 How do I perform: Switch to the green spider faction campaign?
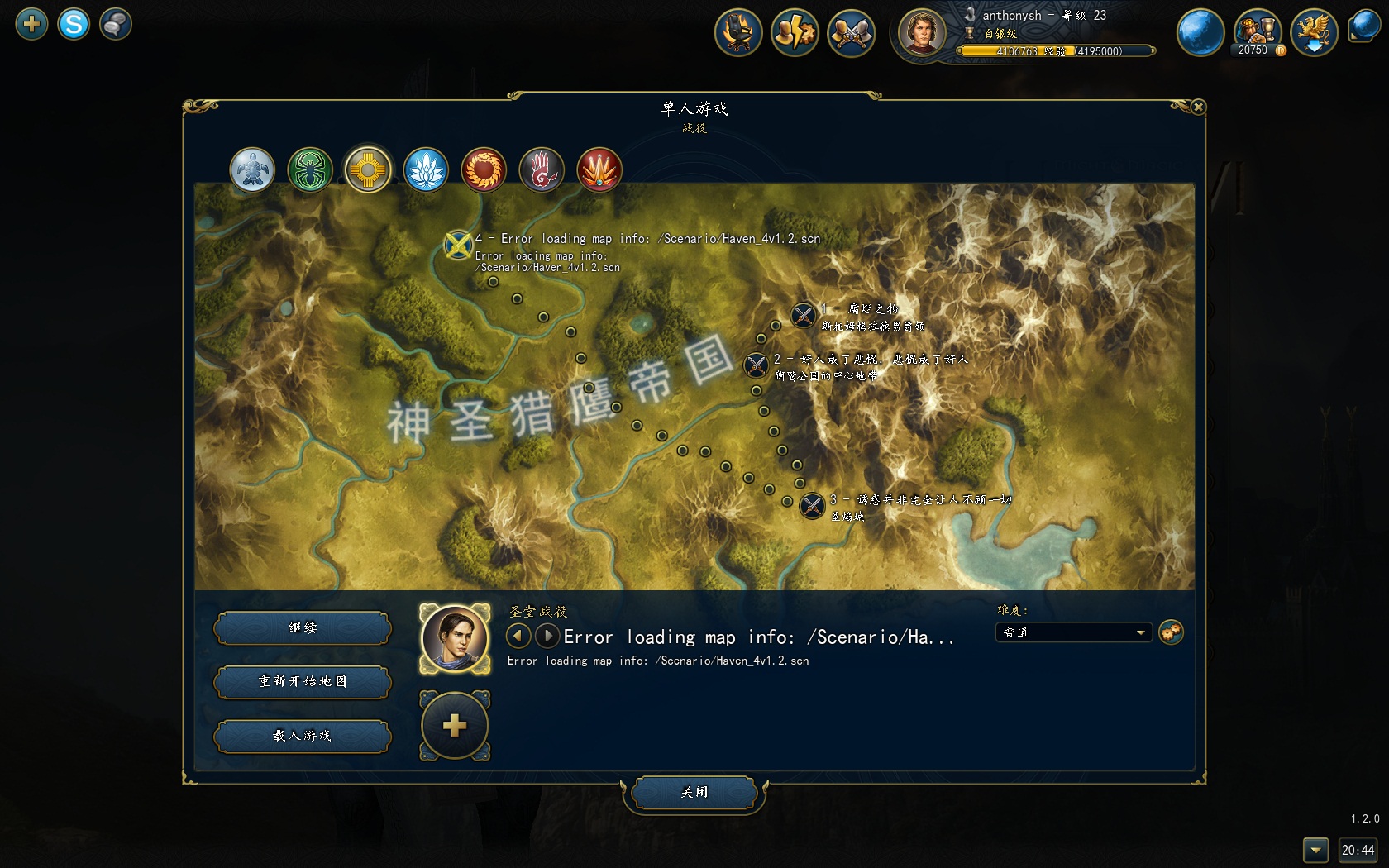tap(310, 170)
